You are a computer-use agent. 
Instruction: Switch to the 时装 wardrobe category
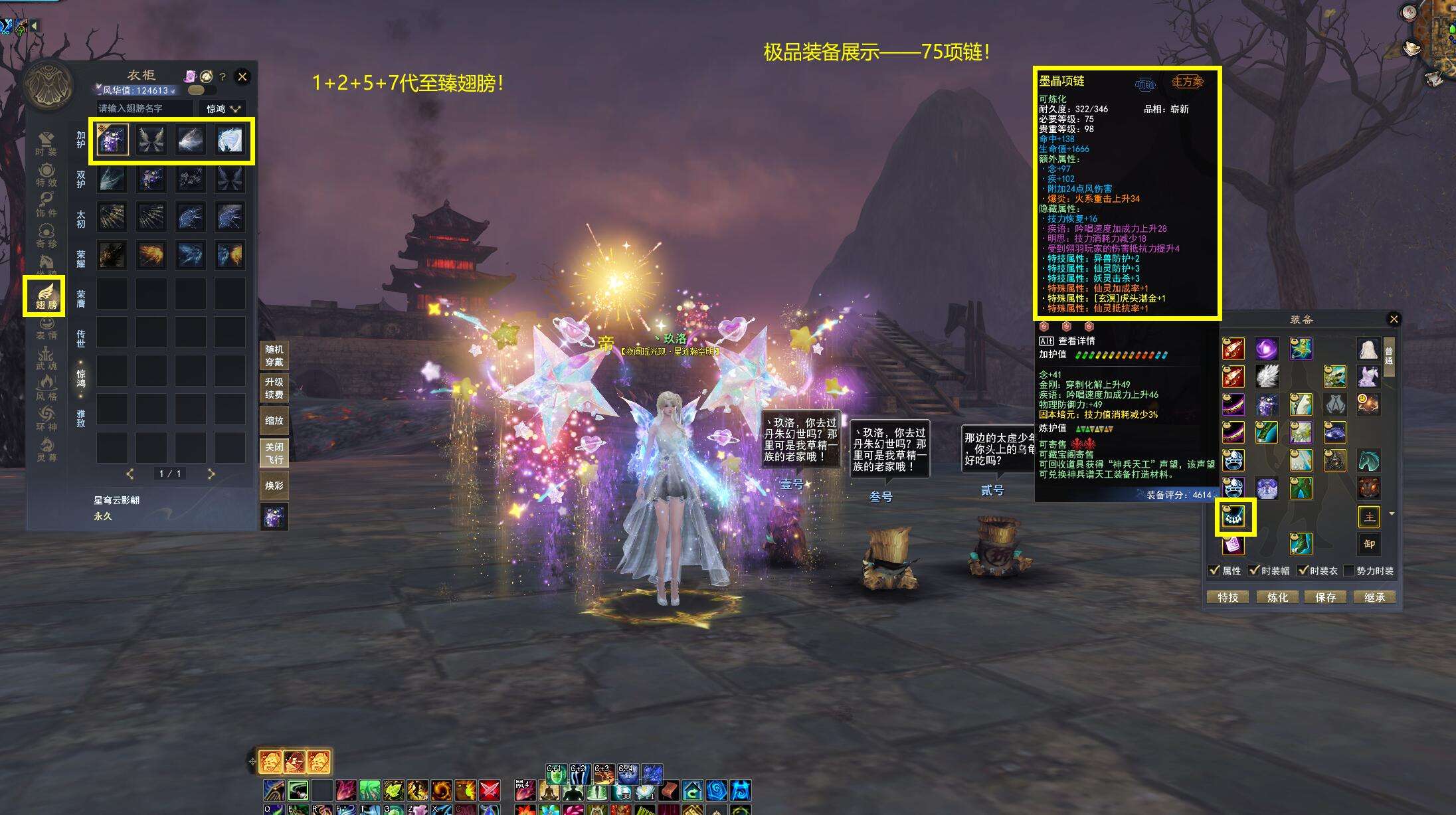46,143
